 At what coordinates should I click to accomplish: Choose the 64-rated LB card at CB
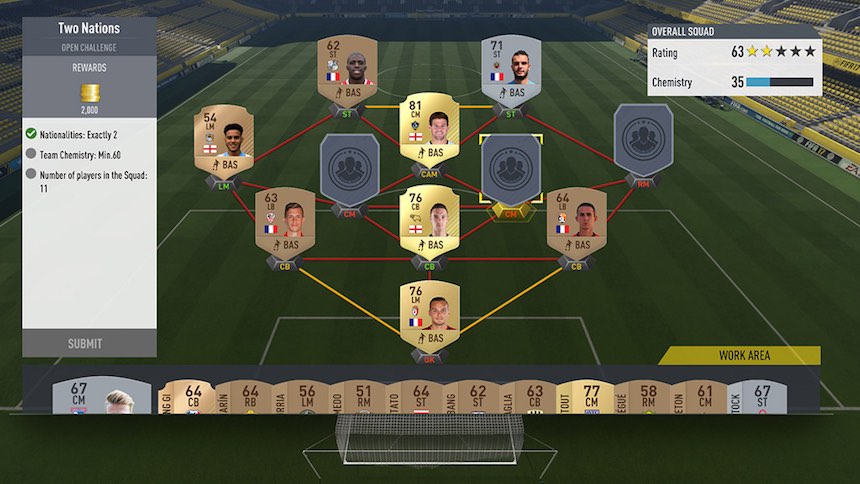click(x=576, y=220)
